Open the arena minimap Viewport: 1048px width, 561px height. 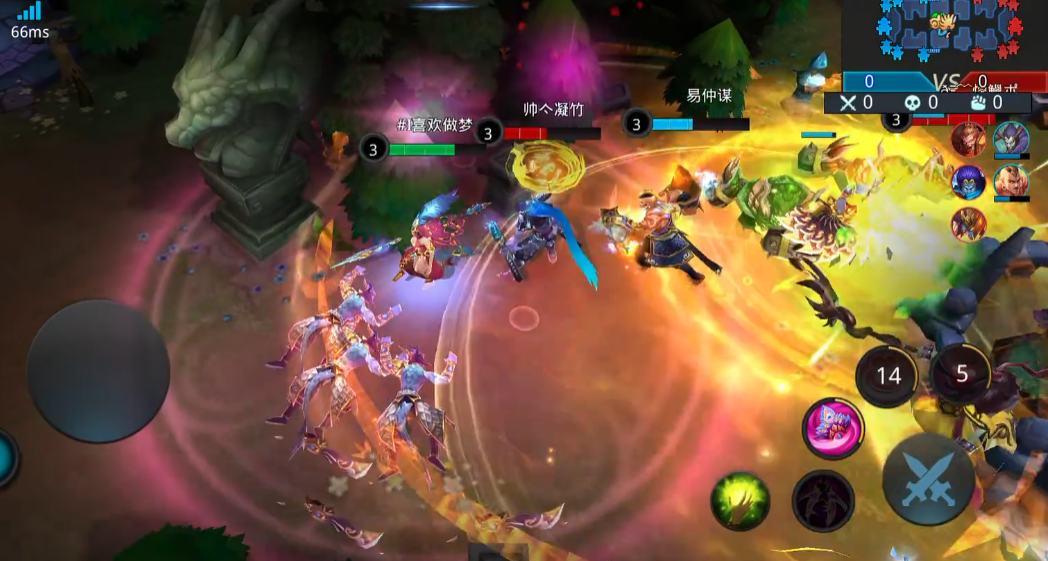[944, 35]
